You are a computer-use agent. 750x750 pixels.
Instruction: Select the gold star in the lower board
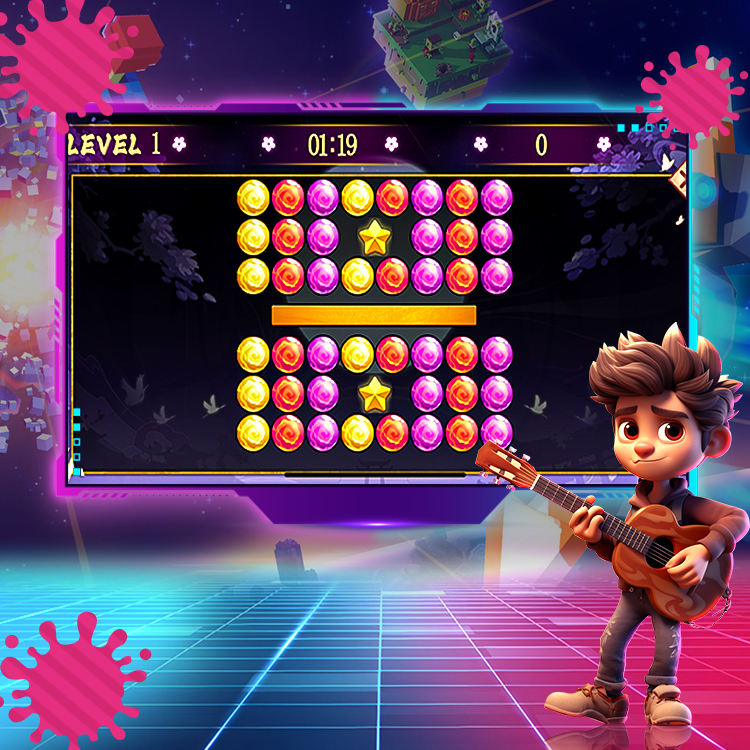coord(374,394)
